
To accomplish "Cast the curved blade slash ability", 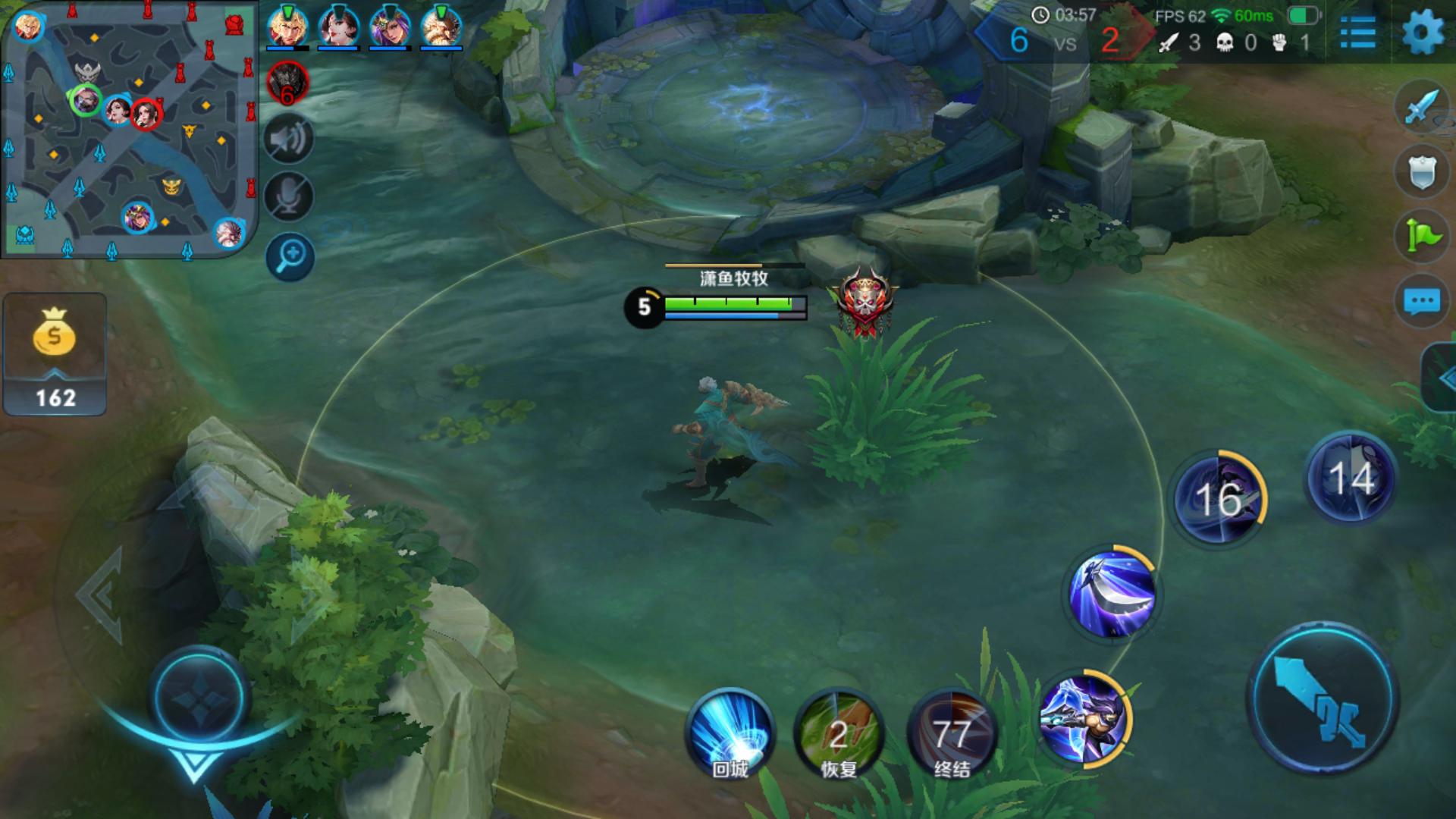I will [x=1112, y=594].
